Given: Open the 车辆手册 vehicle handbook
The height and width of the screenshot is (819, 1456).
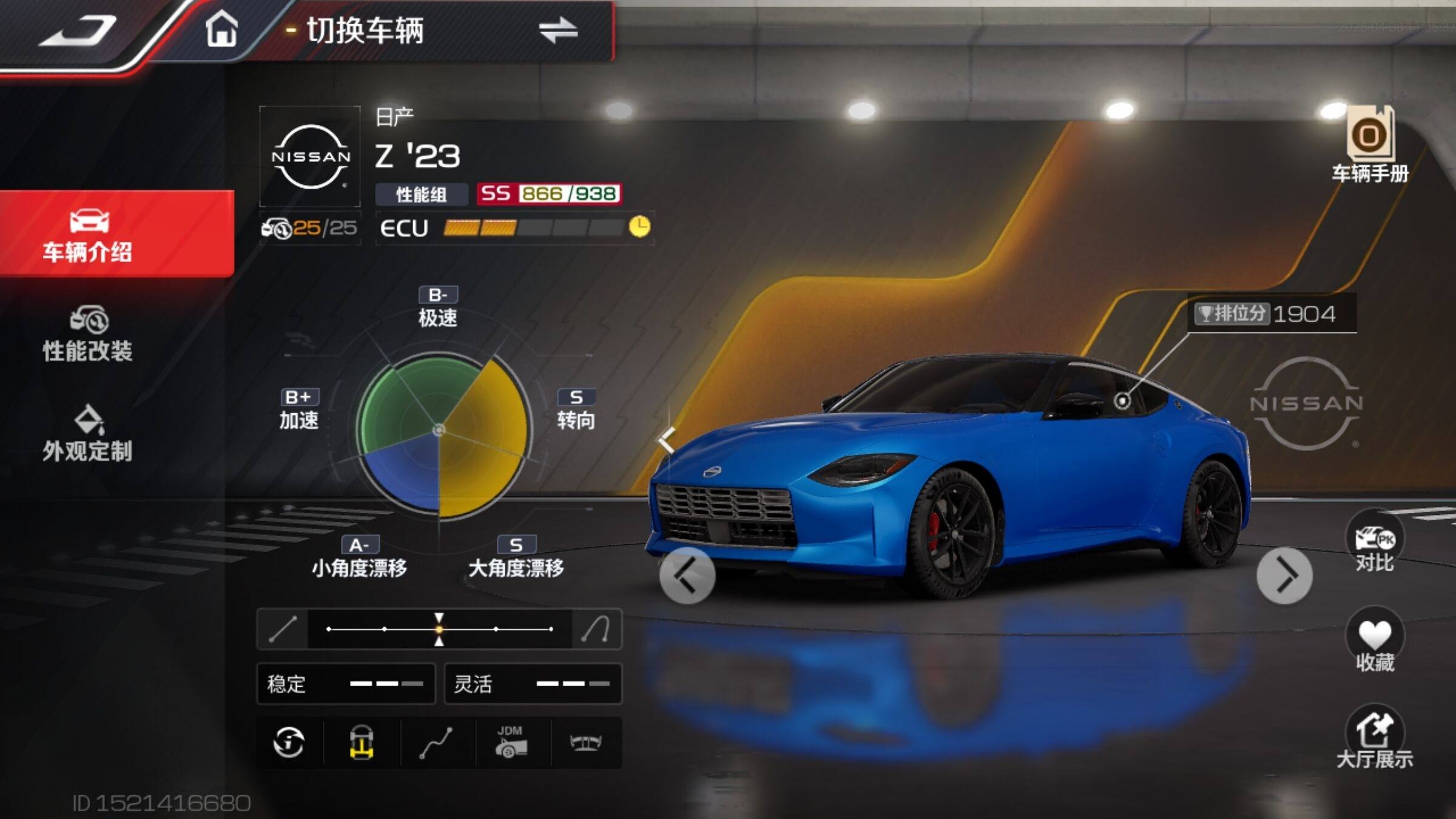Looking at the screenshot, I should (1370, 146).
